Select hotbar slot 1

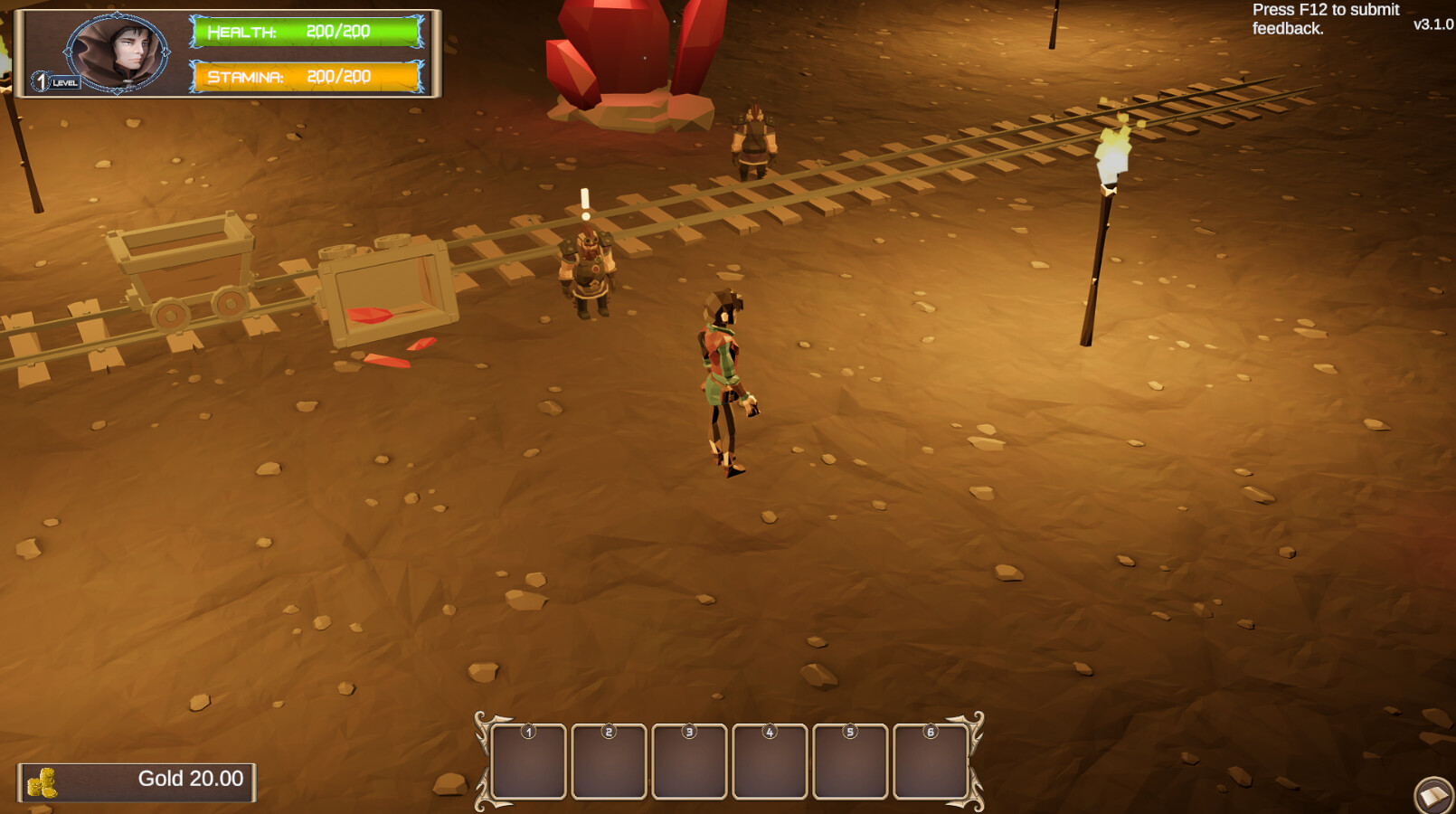[x=529, y=760]
